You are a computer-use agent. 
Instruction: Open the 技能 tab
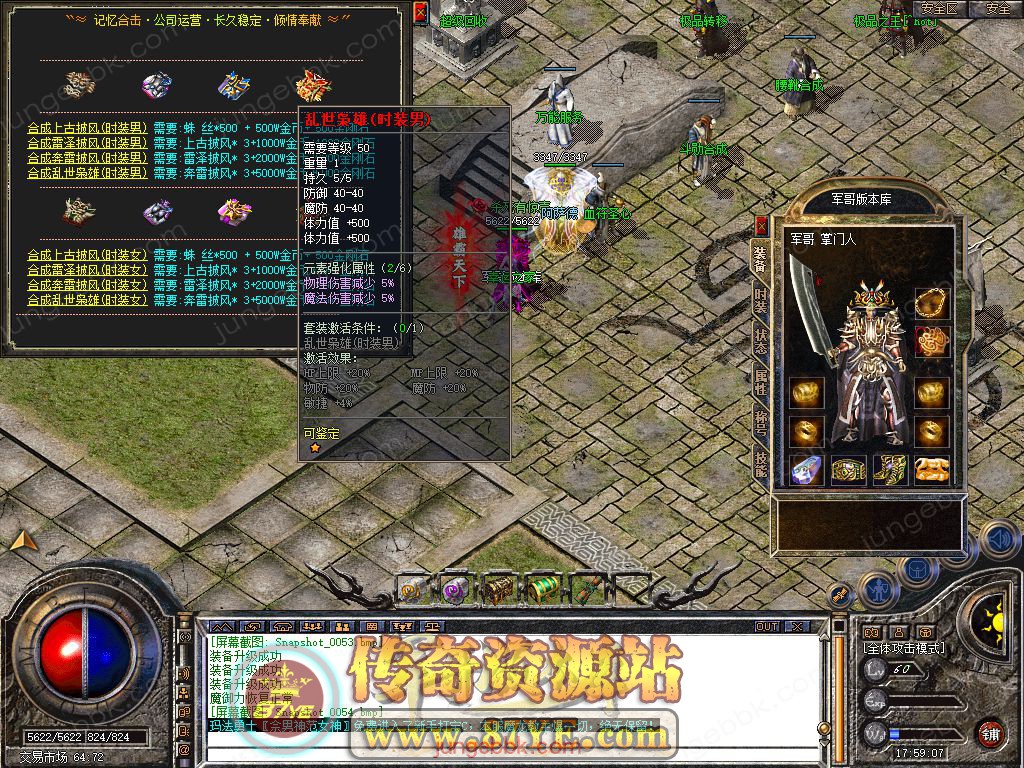tap(761, 462)
